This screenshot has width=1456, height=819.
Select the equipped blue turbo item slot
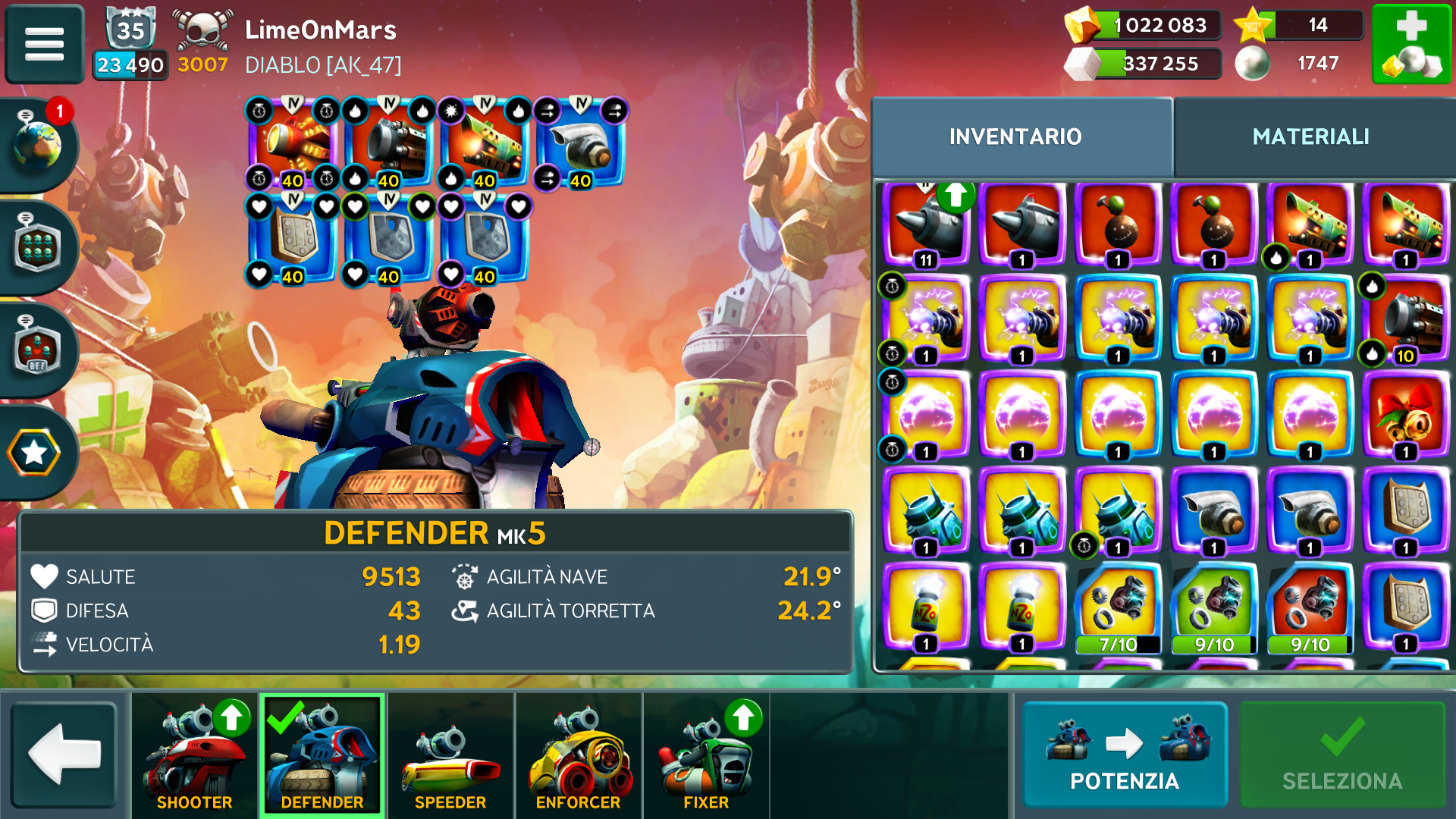580,144
